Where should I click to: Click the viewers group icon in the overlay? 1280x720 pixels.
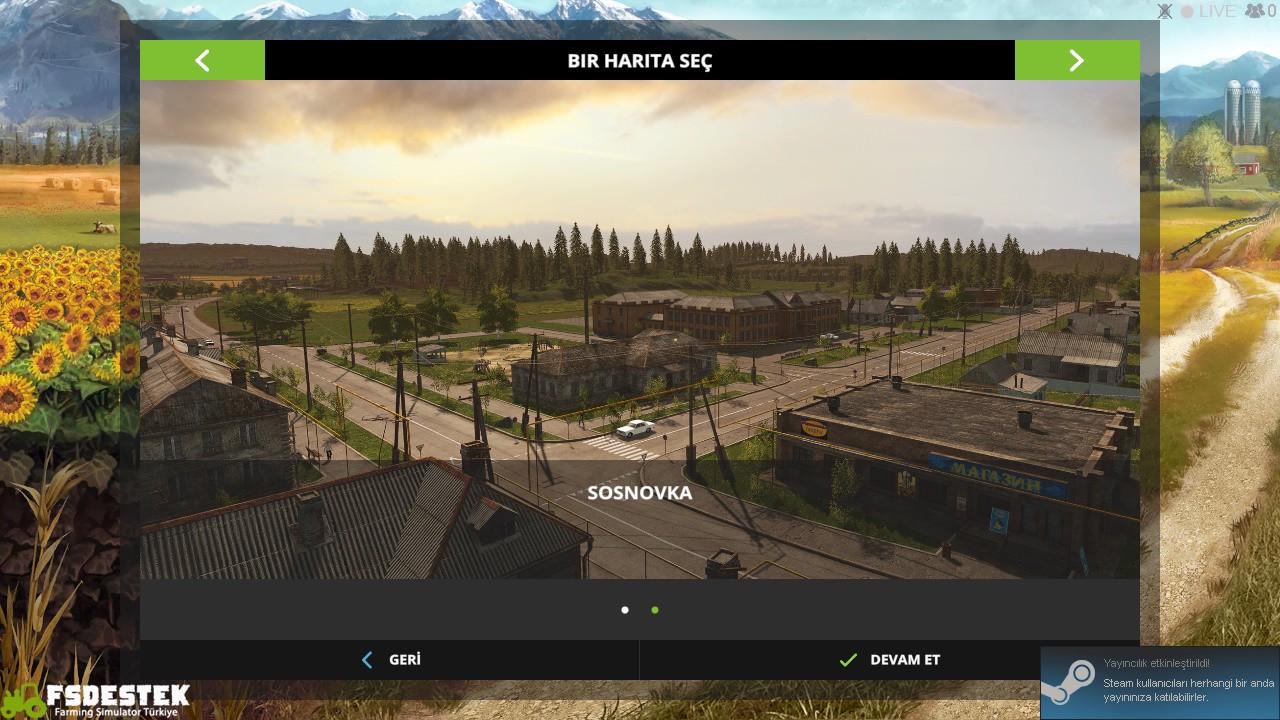point(1252,11)
